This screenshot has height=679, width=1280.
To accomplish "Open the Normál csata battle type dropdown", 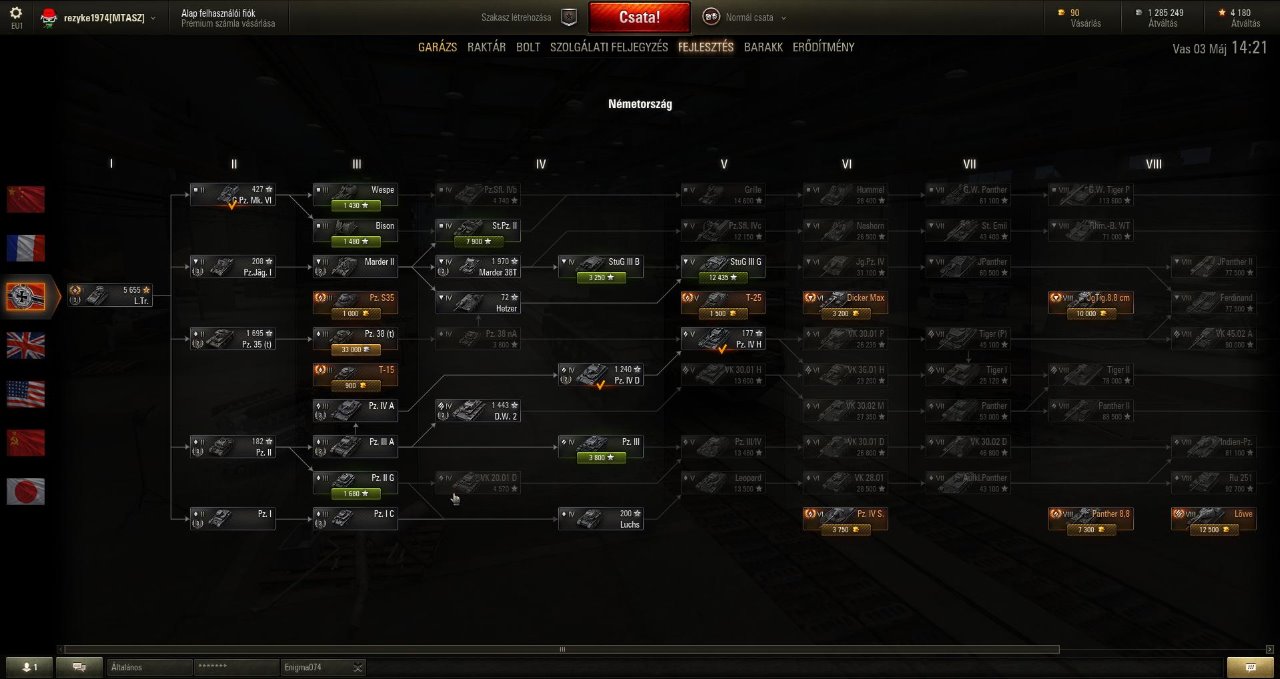I will pyautogui.click(x=745, y=17).
